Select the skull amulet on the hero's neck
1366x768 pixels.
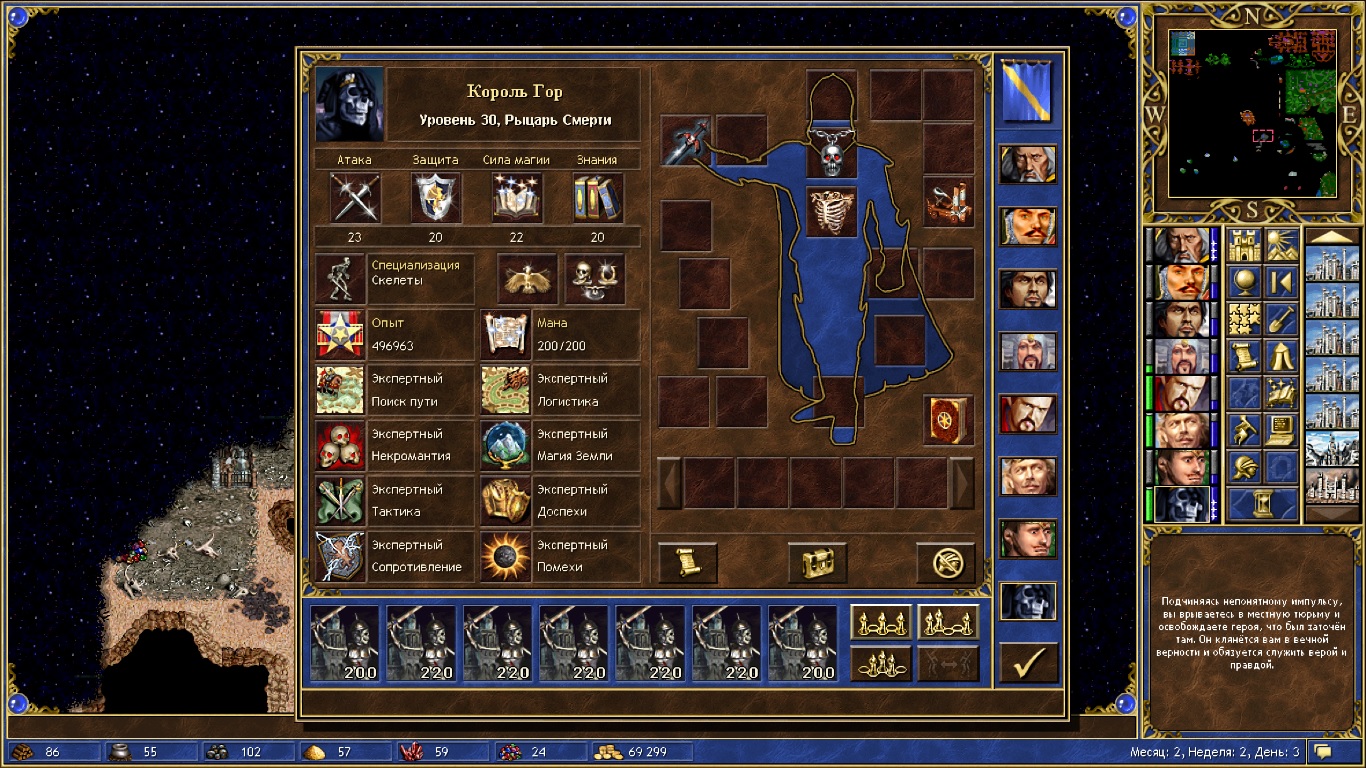(832, 158)
